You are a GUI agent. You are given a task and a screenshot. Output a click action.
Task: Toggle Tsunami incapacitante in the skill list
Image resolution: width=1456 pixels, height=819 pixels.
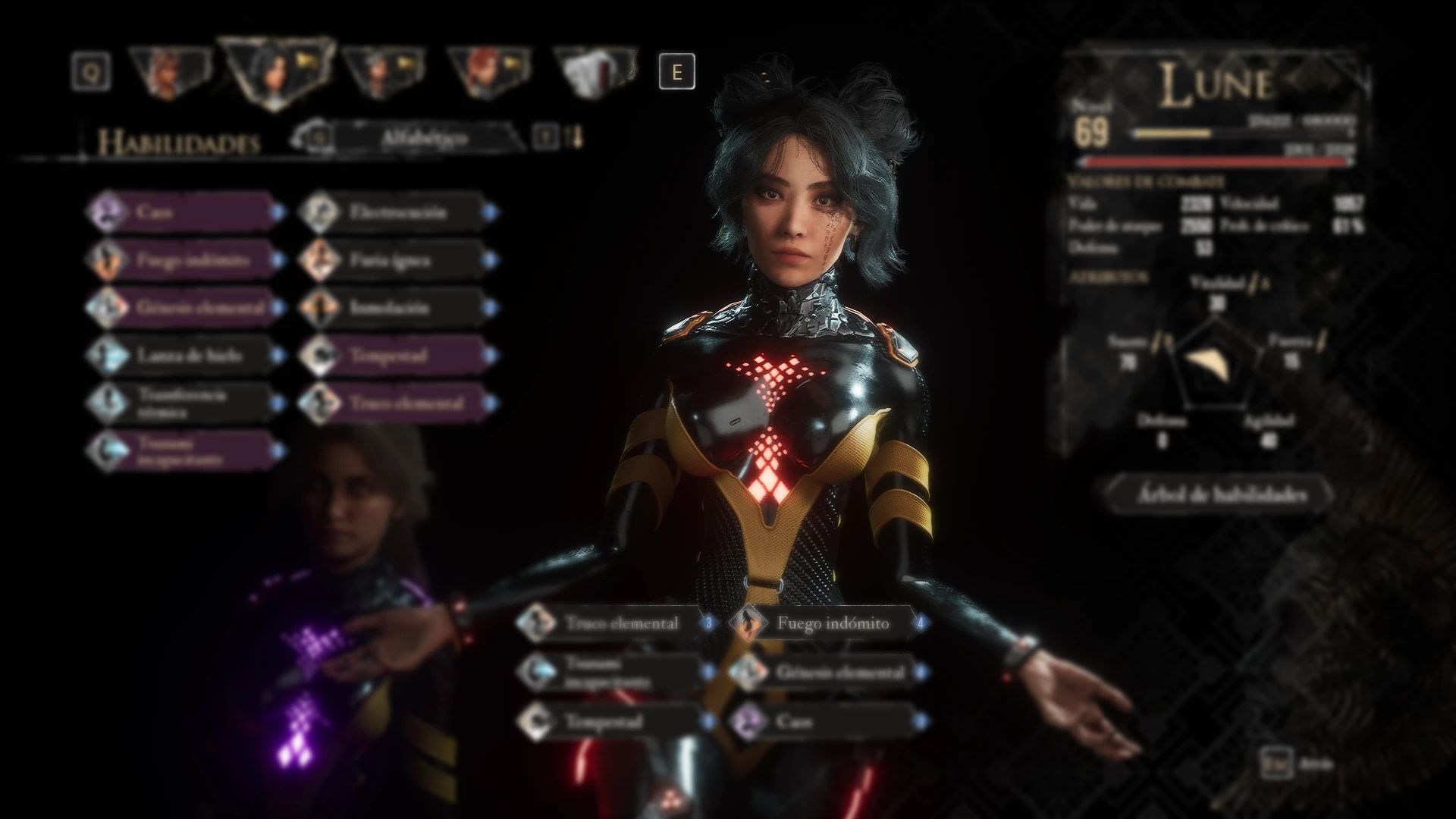coord(106,447)
